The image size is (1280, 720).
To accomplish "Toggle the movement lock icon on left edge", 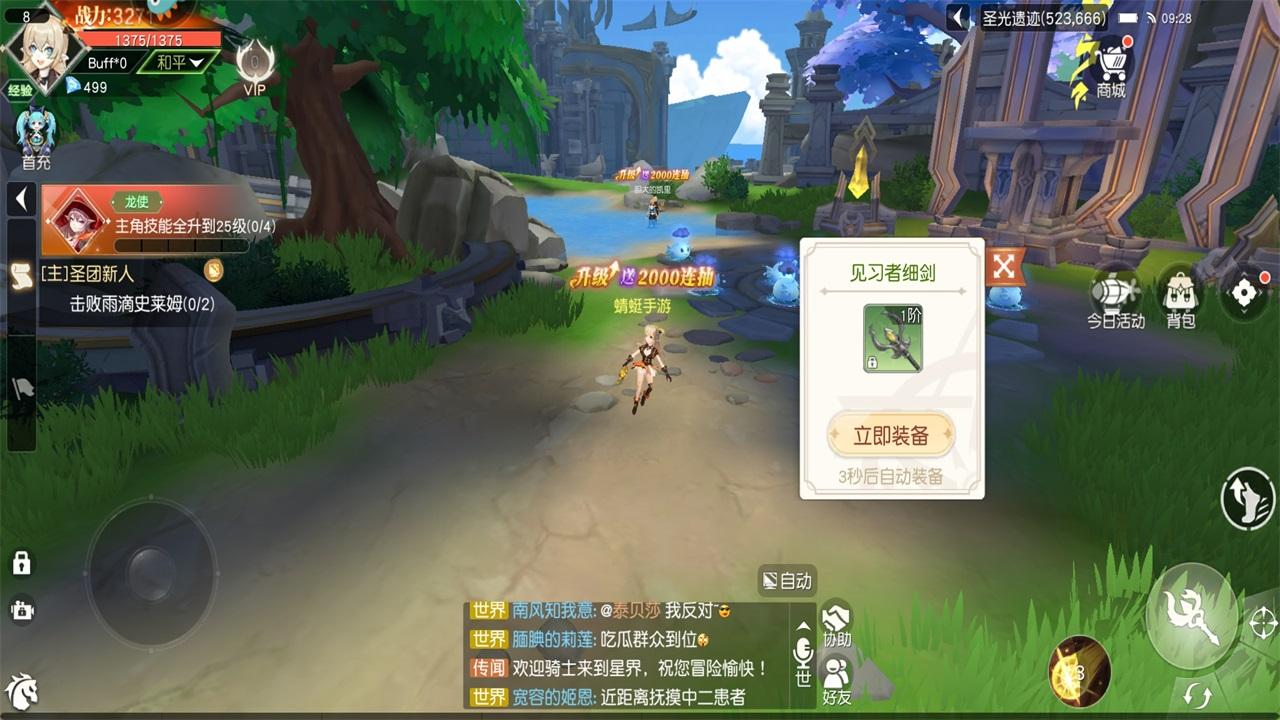I will 20,561.
